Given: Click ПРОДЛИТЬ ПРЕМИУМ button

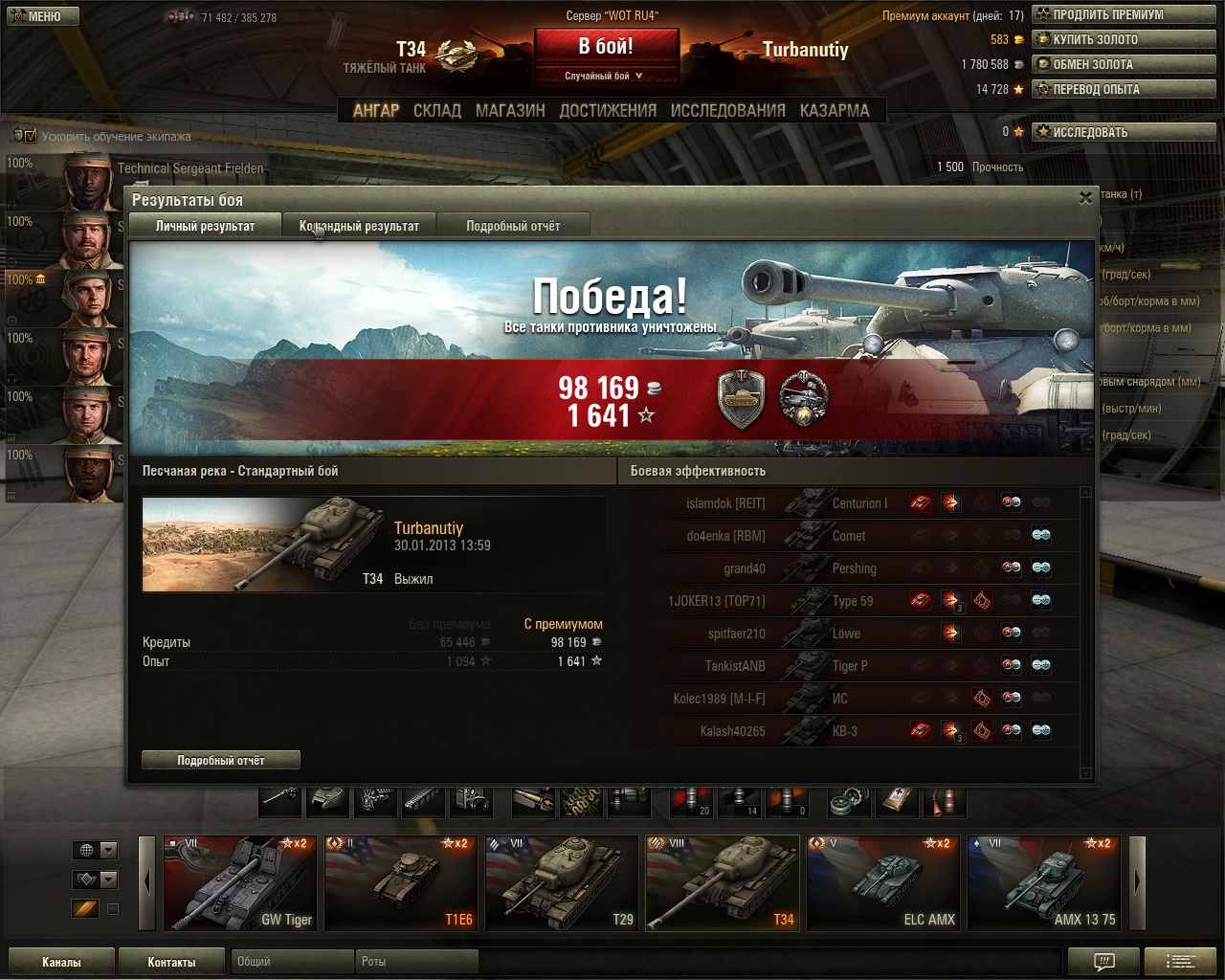Looking at the screenshot, I should [1124, 14].
